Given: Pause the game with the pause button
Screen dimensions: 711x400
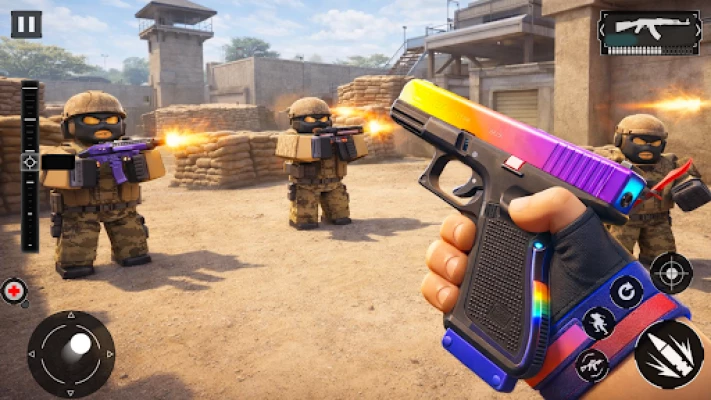Looking at the screenshot, I should pos(26,23).
